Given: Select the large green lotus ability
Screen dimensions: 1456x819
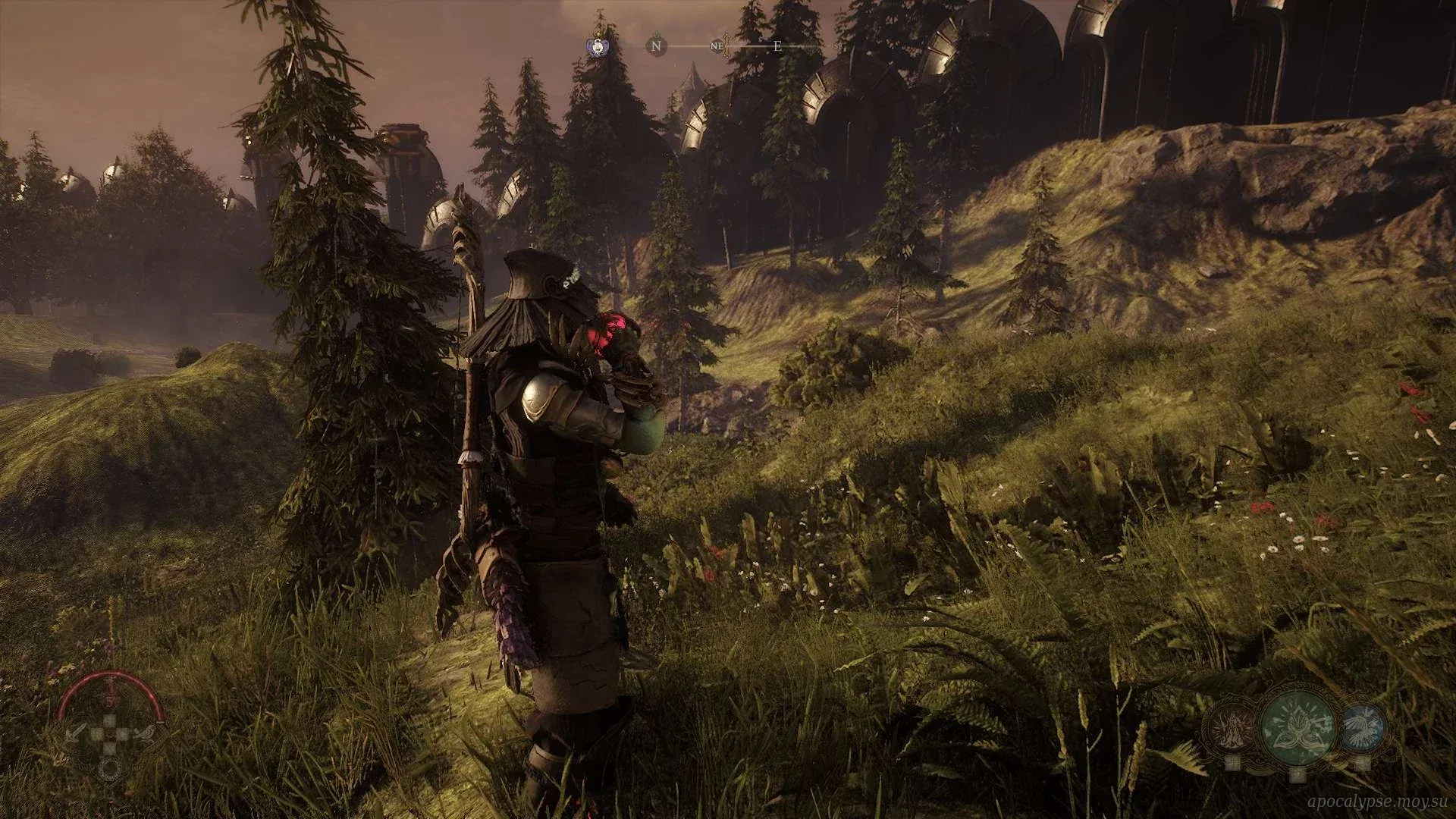Looking at the screenshot, I should tap(1298, 725).
